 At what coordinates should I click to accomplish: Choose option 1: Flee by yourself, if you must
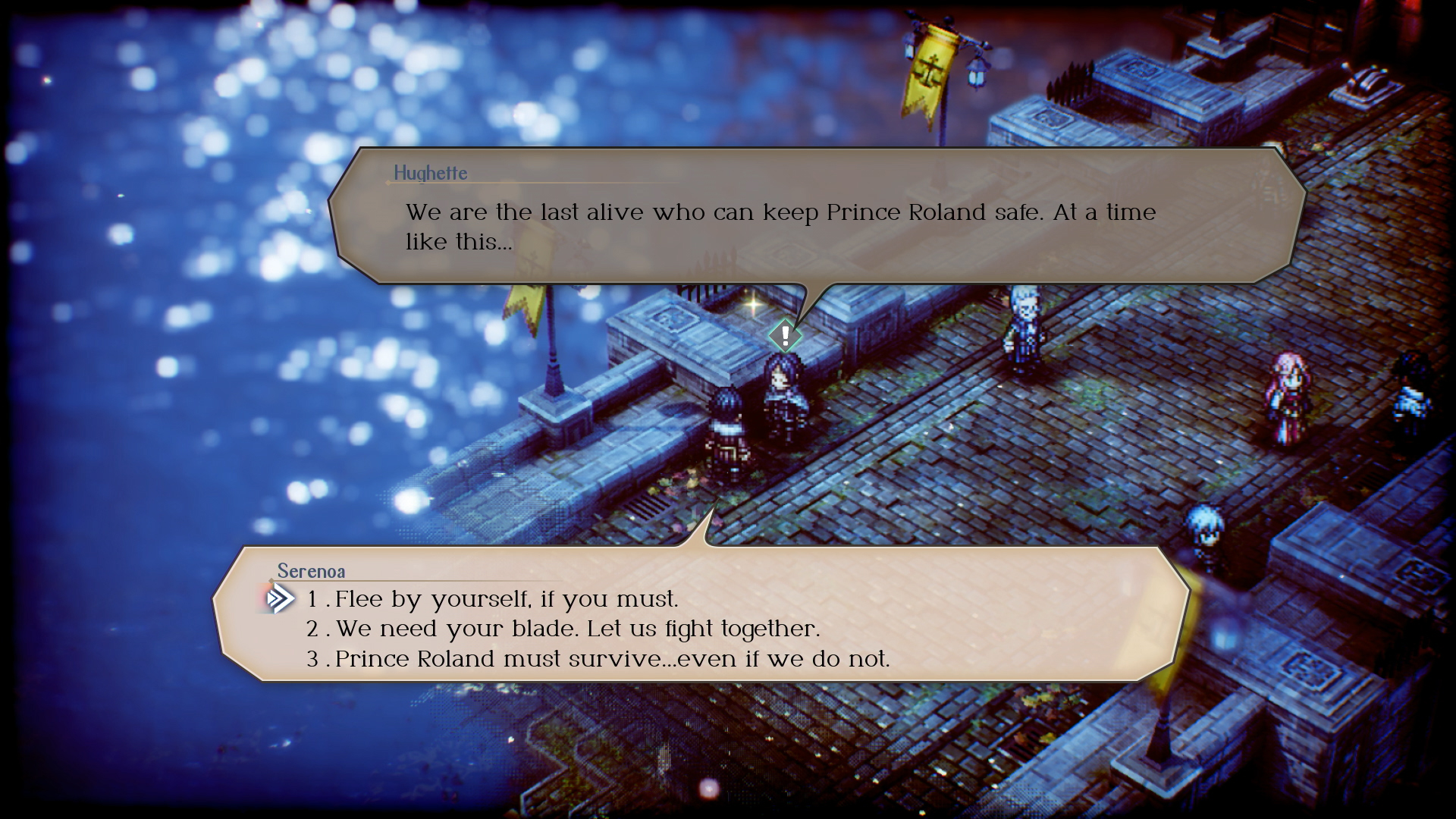tap(493, 598)
